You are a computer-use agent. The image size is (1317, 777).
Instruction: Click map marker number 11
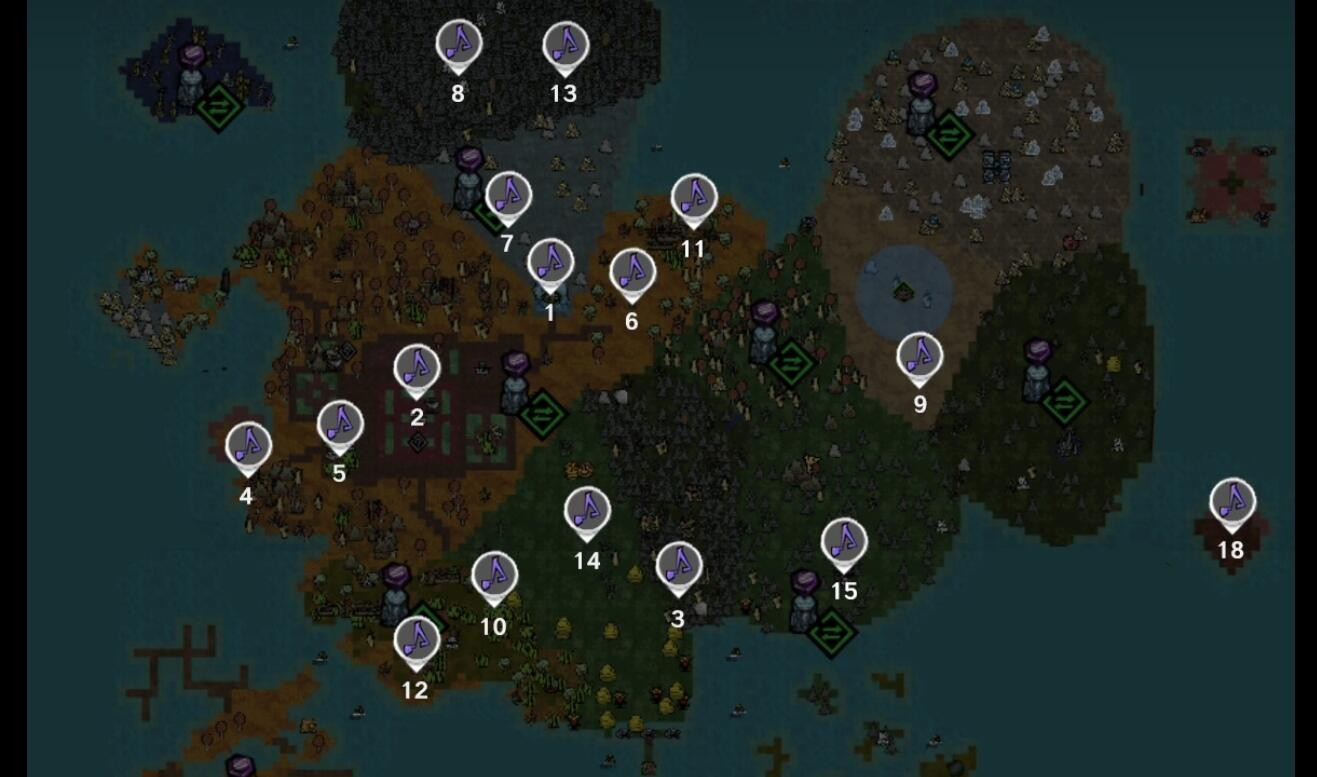[x=693, y=198]
